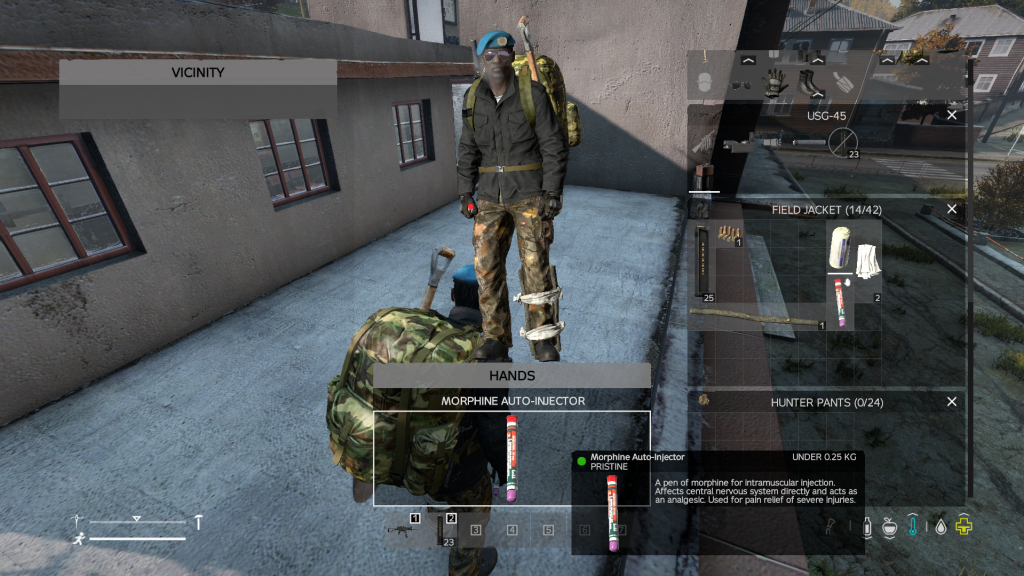Collapse the USG-45 container
This screenshot has width=1024, height=576.
tap(951, 116)
